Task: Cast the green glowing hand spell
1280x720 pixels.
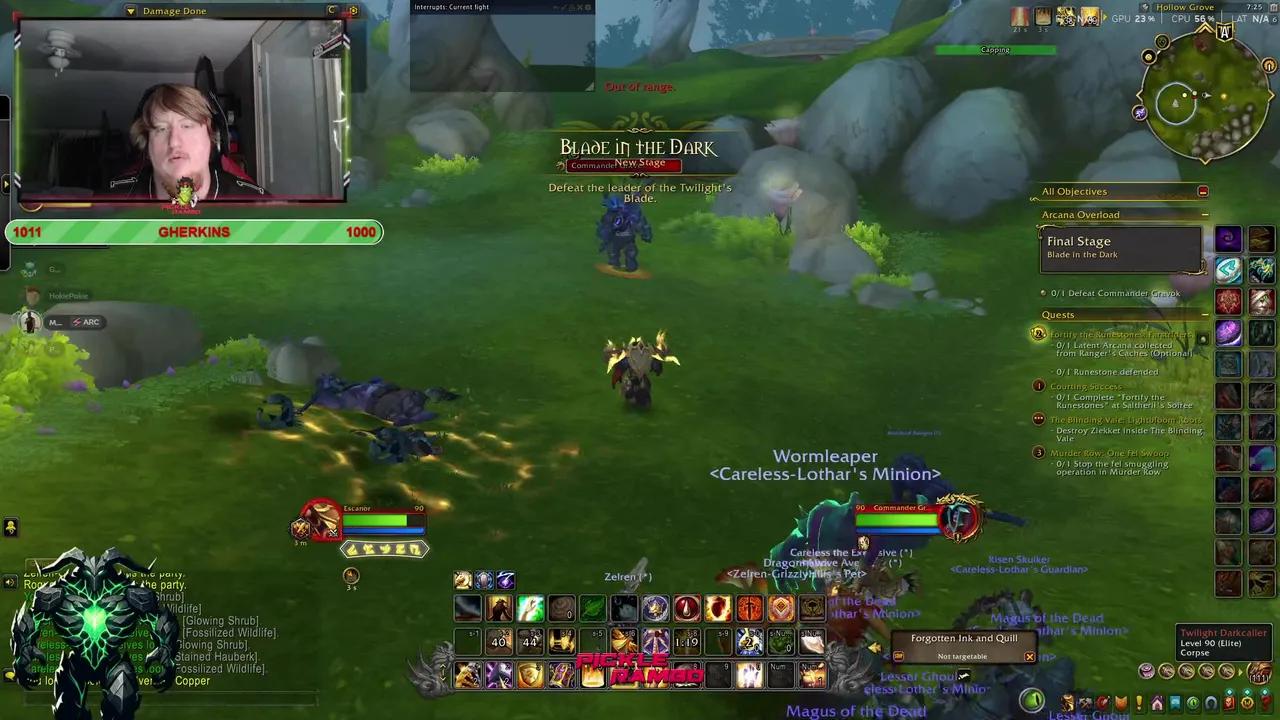Action: coord(531,607)
